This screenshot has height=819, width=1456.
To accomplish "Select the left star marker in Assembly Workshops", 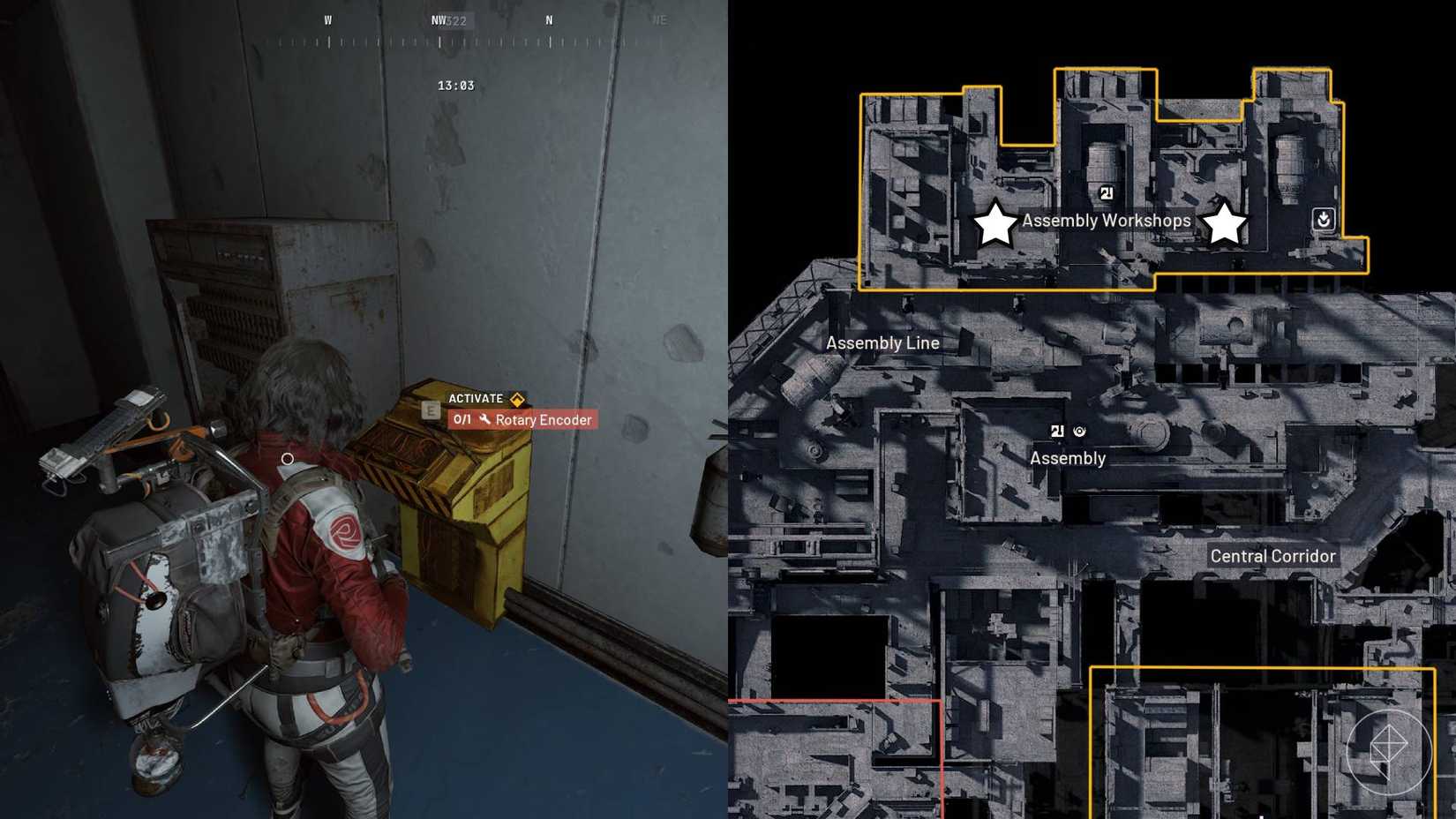I will (x=996, y=224).
